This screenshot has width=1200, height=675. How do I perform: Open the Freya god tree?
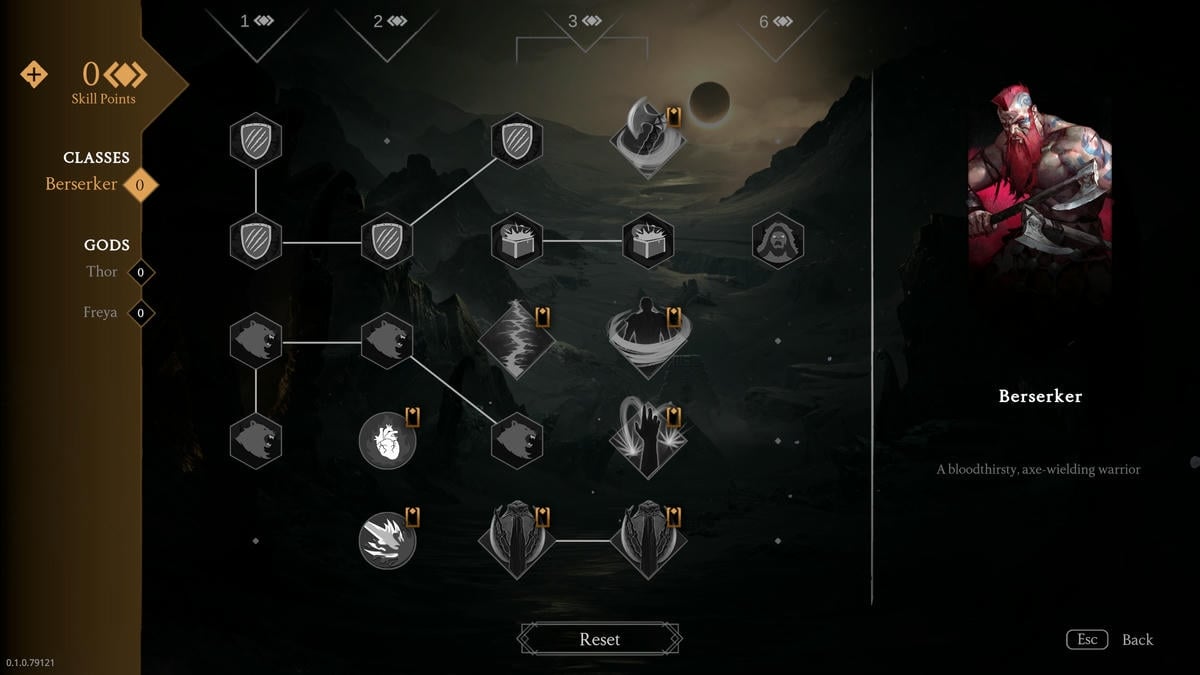100,313
